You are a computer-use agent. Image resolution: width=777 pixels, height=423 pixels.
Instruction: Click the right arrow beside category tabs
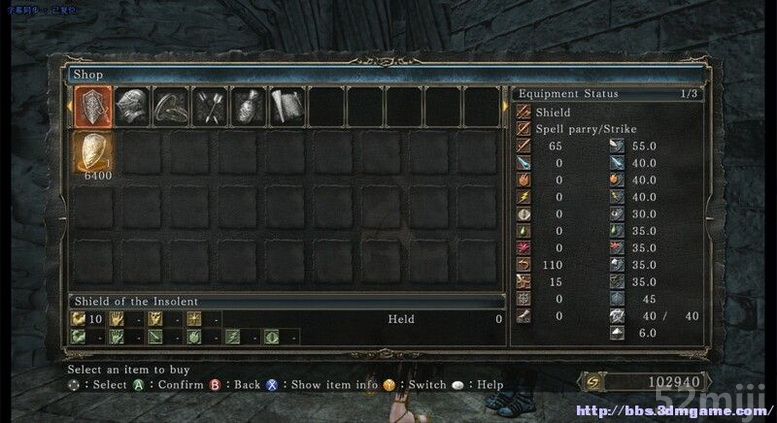504,105
